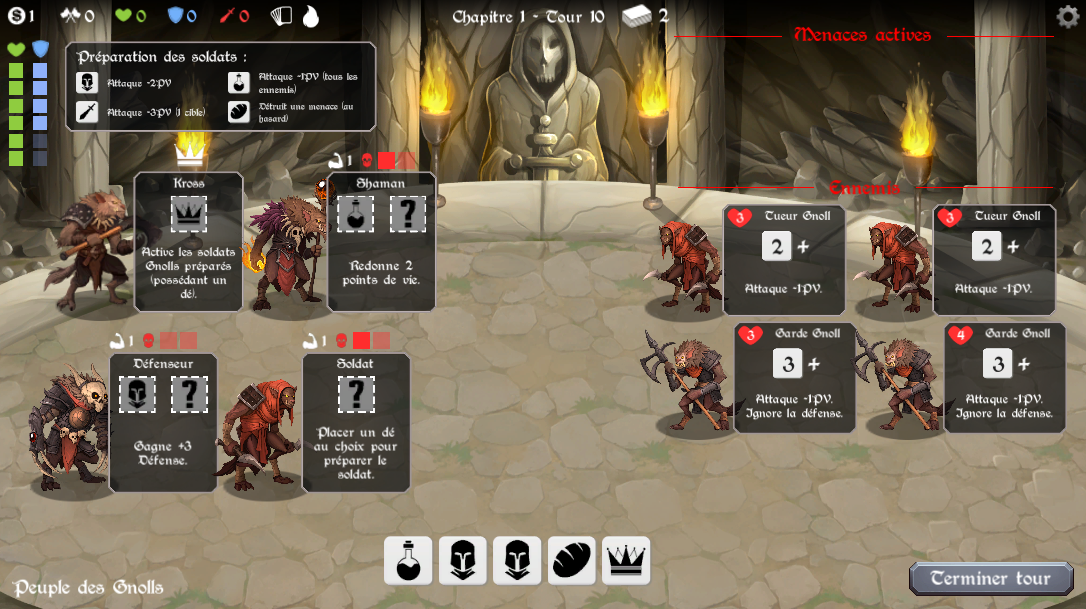Screen dimensions: 1086x609
Task: Pick the potion die from the tray
Action: tap(408, 560)
